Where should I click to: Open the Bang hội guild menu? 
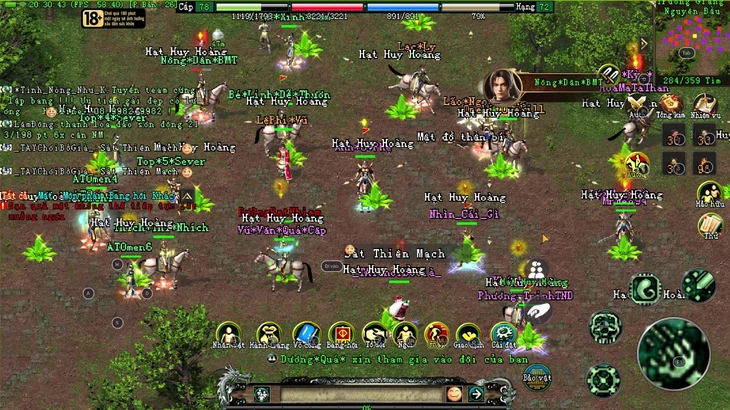click(341, 334)
